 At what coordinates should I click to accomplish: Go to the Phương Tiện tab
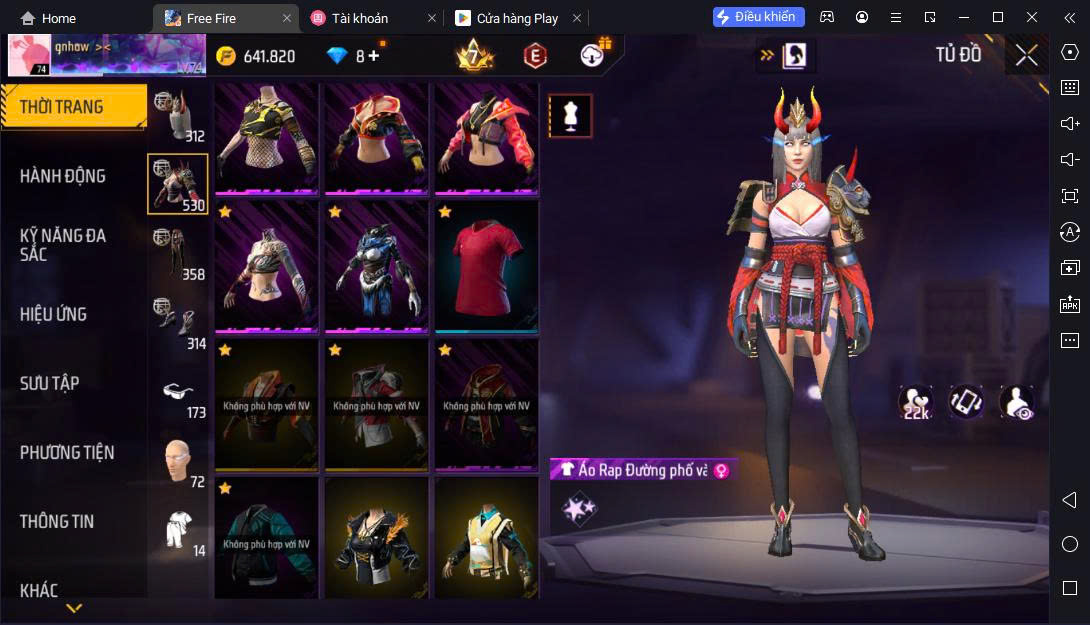67,452
